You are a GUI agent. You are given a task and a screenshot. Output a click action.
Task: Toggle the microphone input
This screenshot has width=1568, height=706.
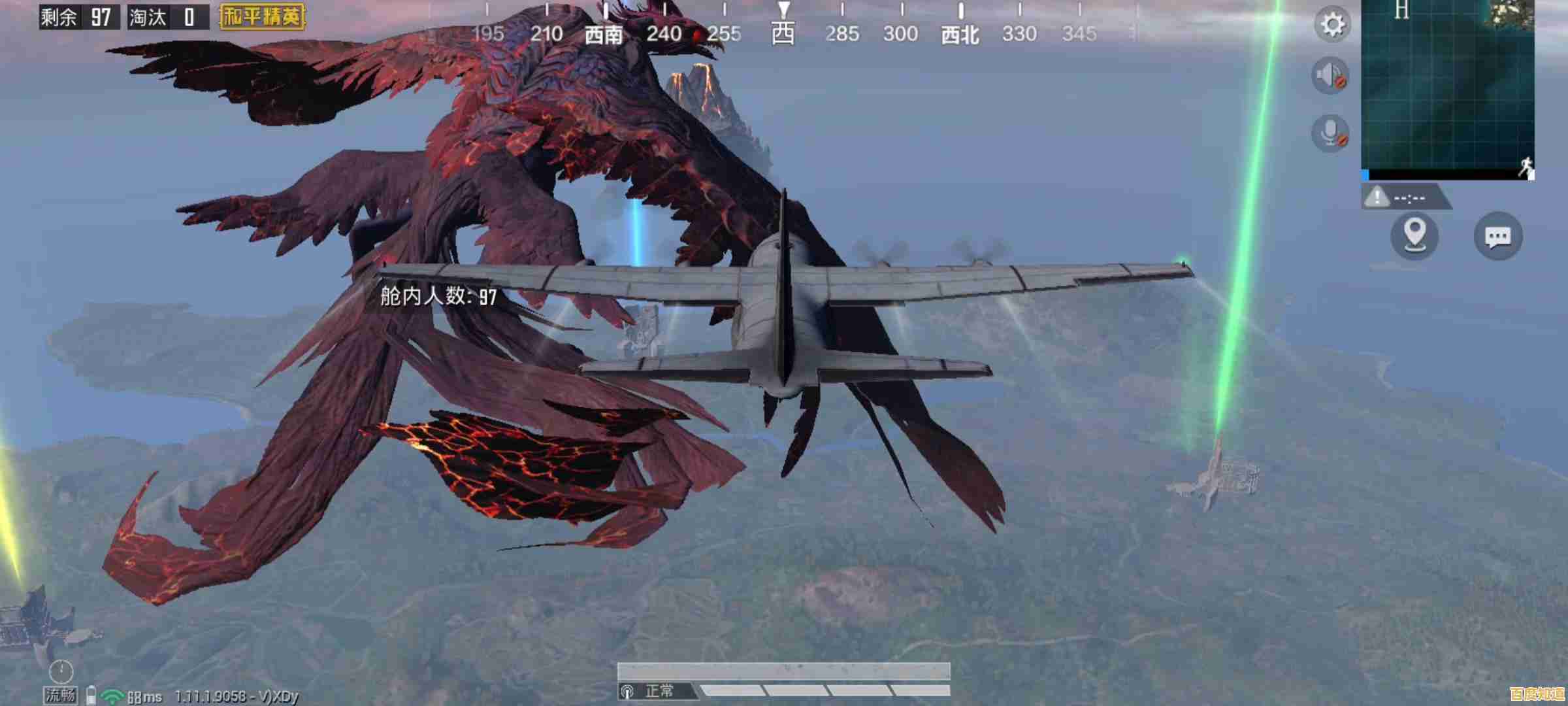(x=1330, y=133)
